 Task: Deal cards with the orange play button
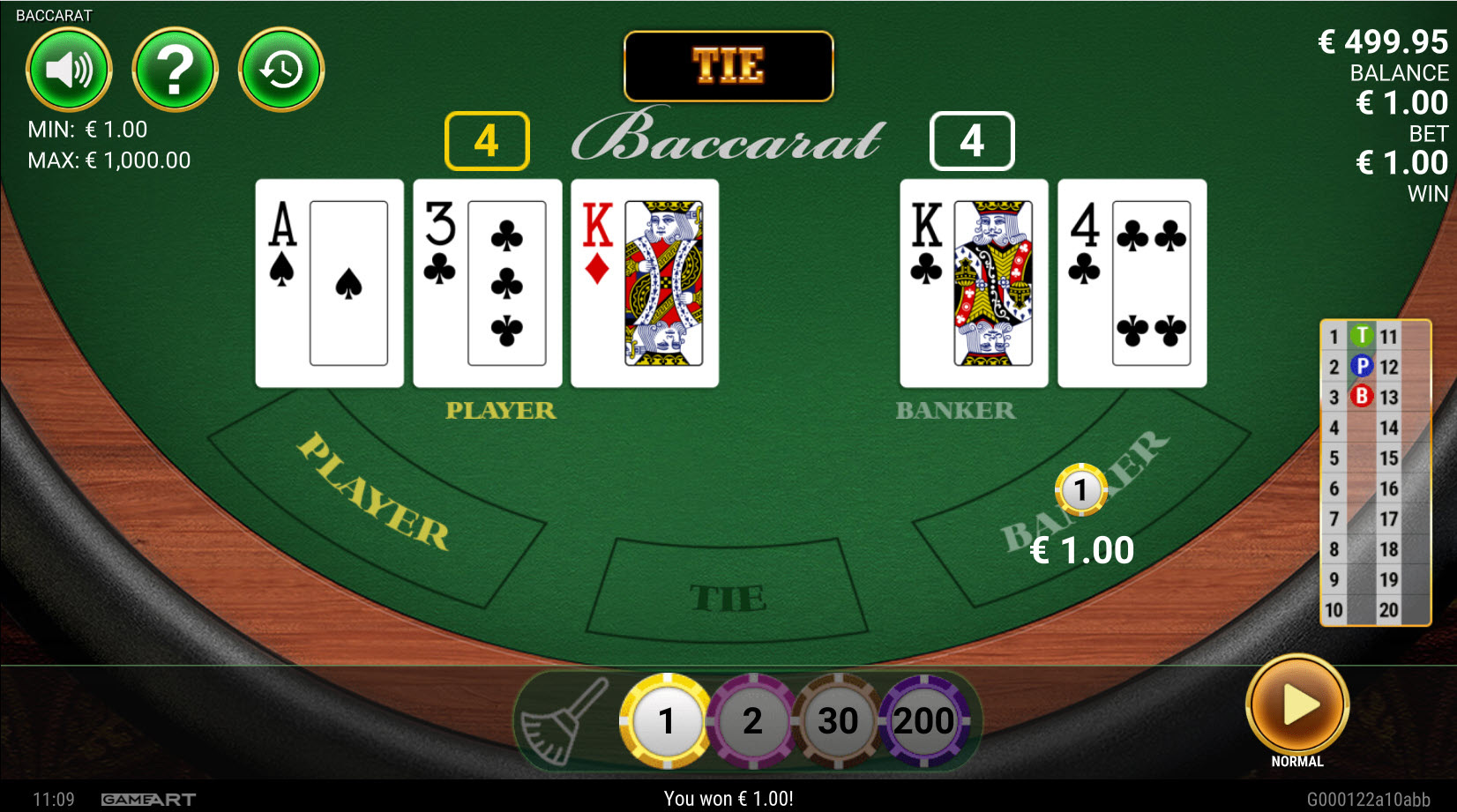point(1296,705)
